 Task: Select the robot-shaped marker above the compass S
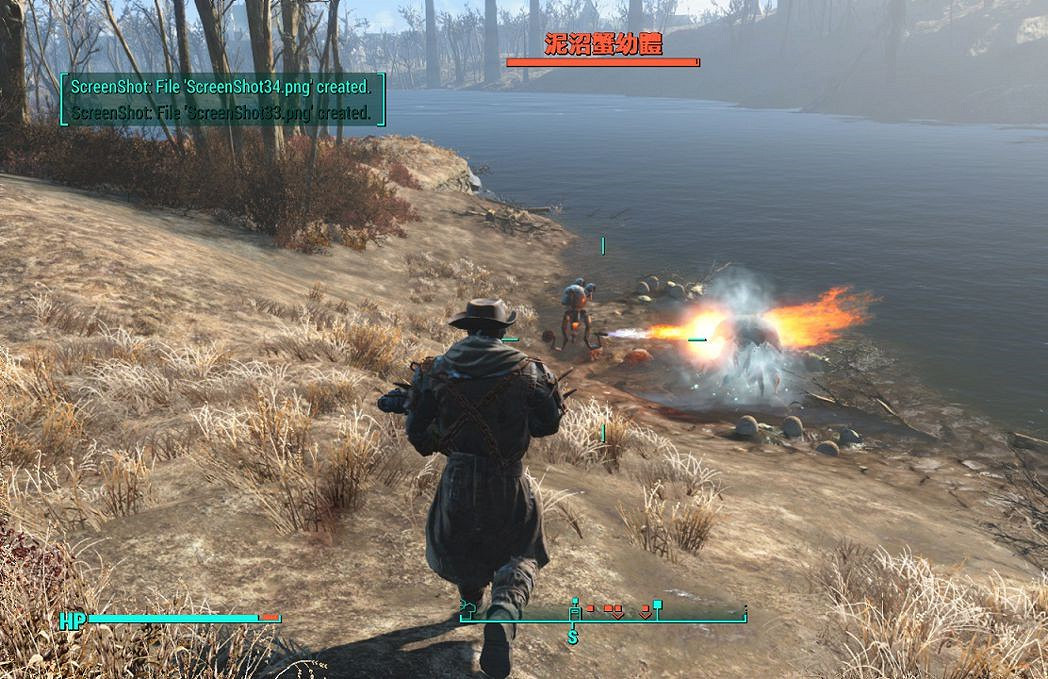tap(575, 609)
